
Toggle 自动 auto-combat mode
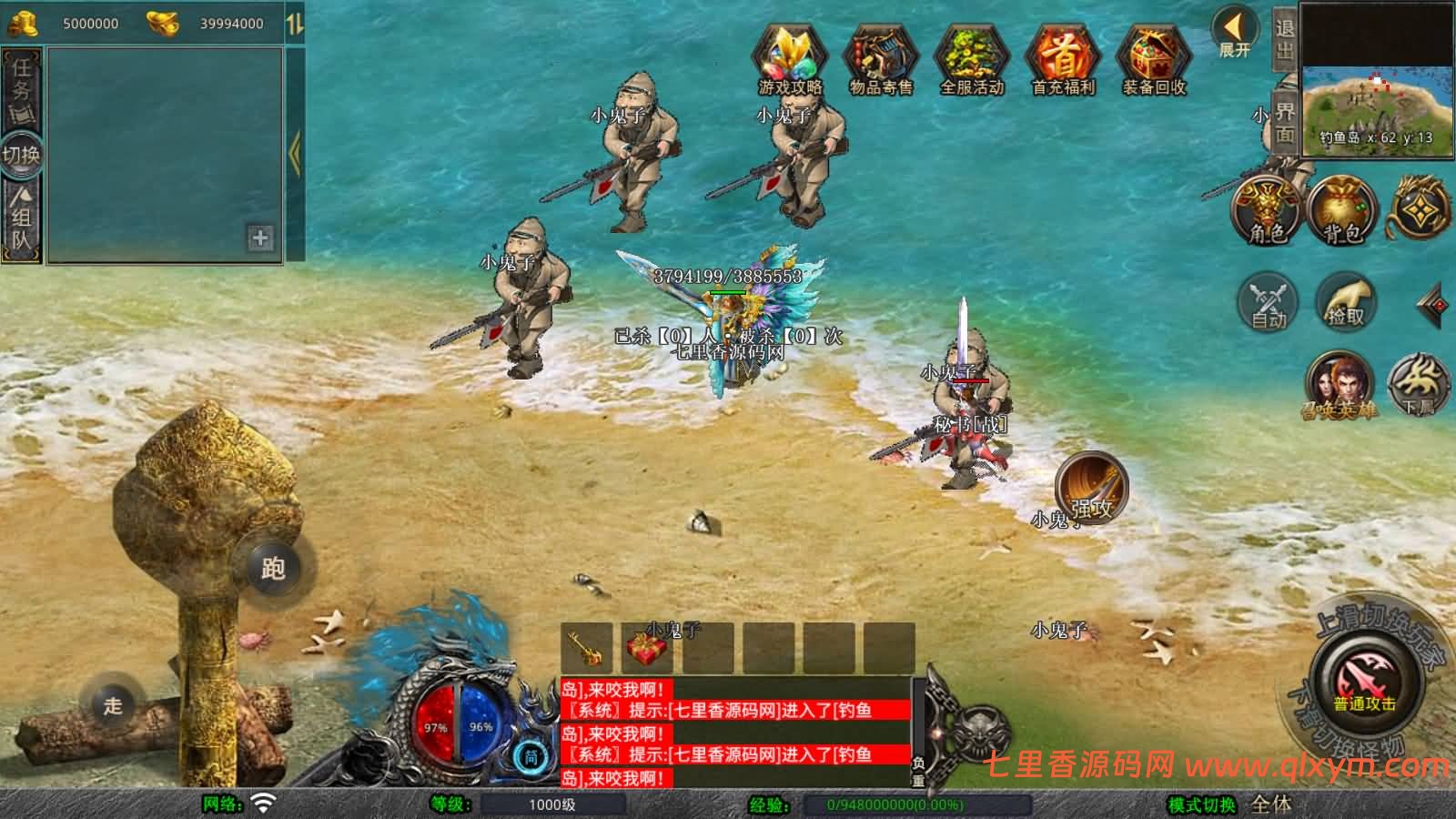click(1268, 301)
